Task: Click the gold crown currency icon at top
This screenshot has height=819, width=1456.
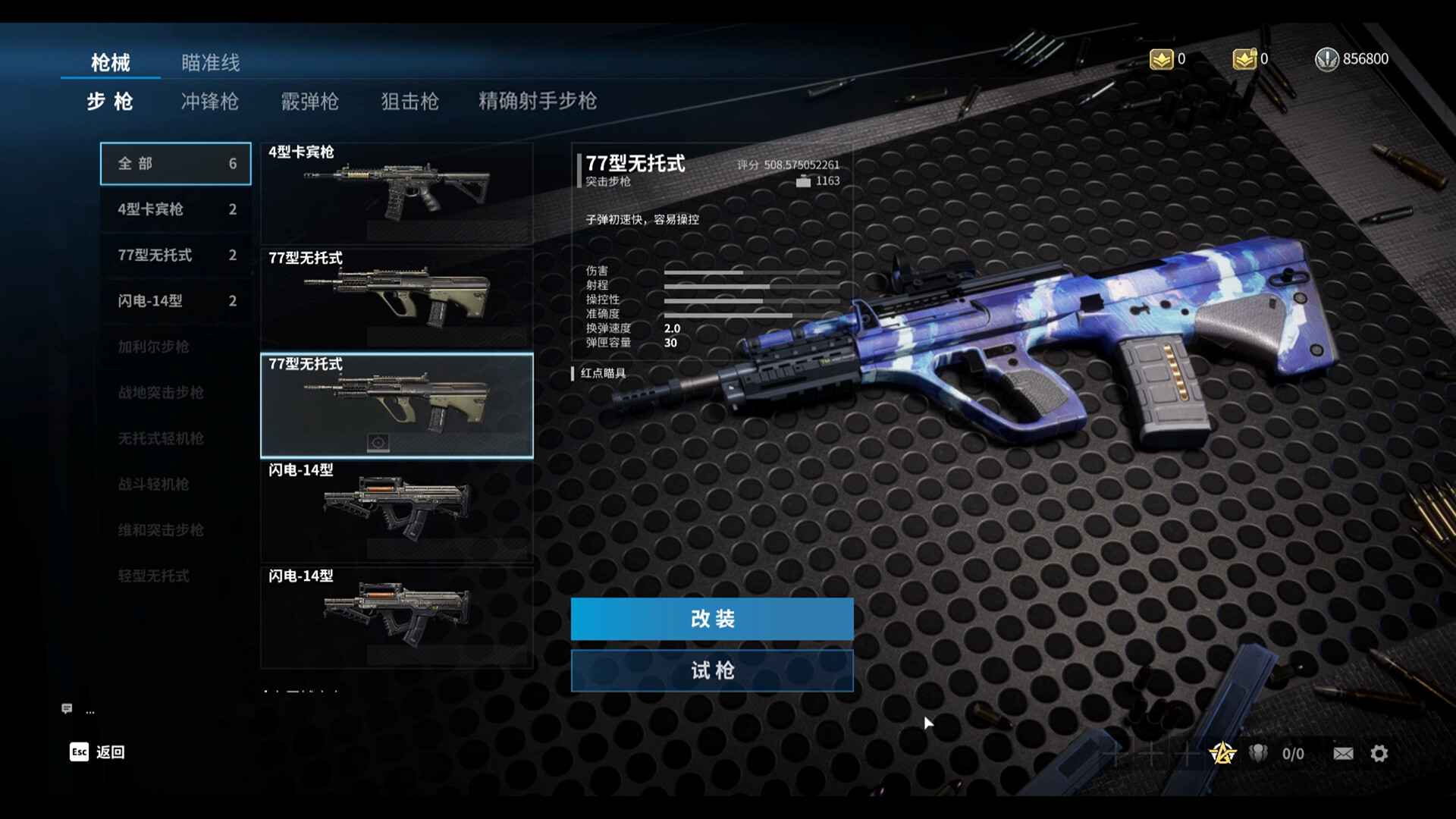Action: [x=1159, y=59]
